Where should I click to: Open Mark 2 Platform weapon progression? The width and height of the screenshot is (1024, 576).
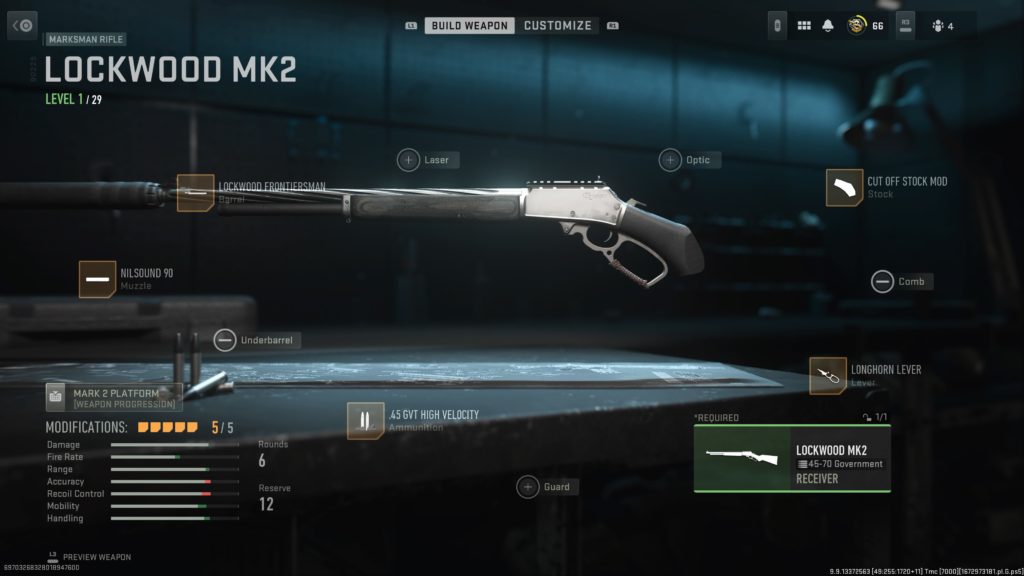114,397
